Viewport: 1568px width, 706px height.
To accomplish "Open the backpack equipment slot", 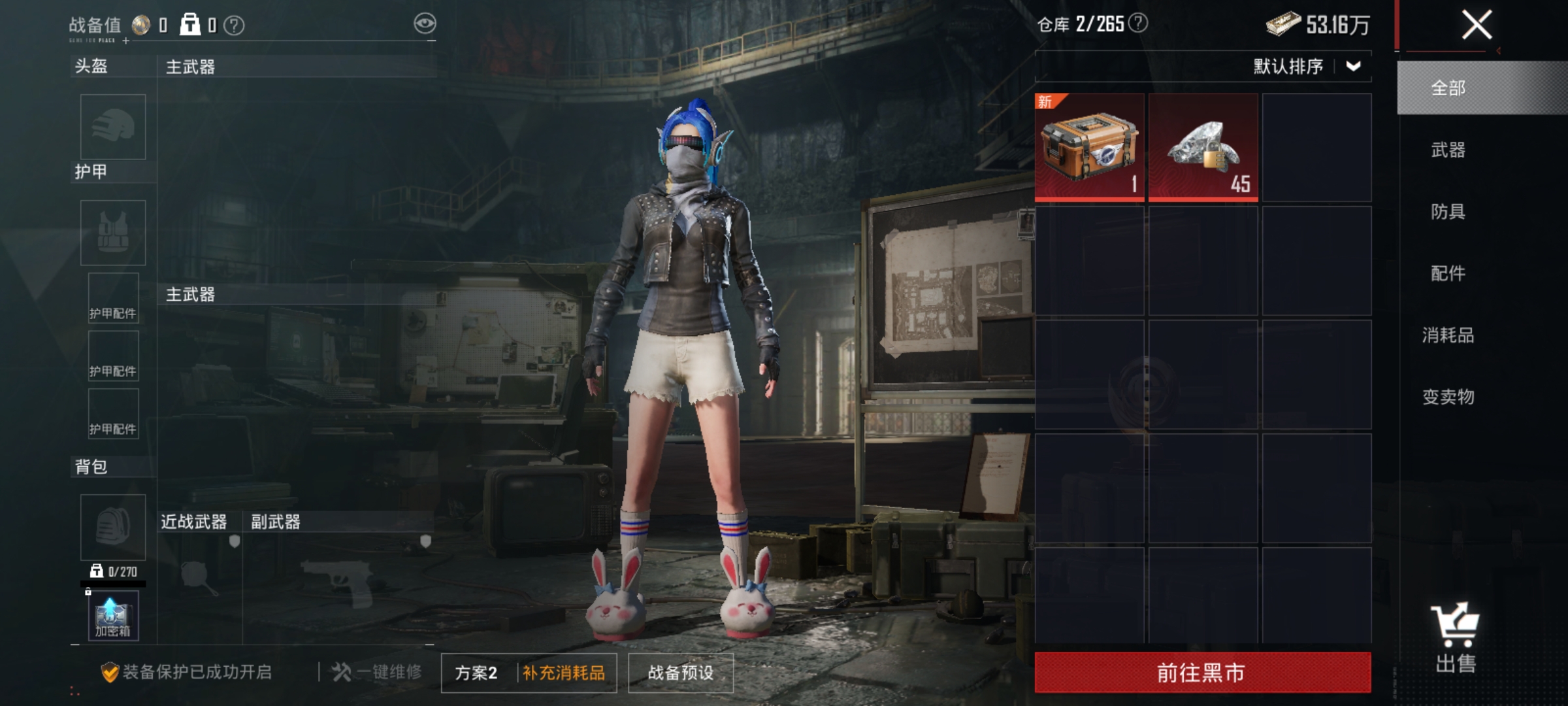I will click(x=112, y=527).
